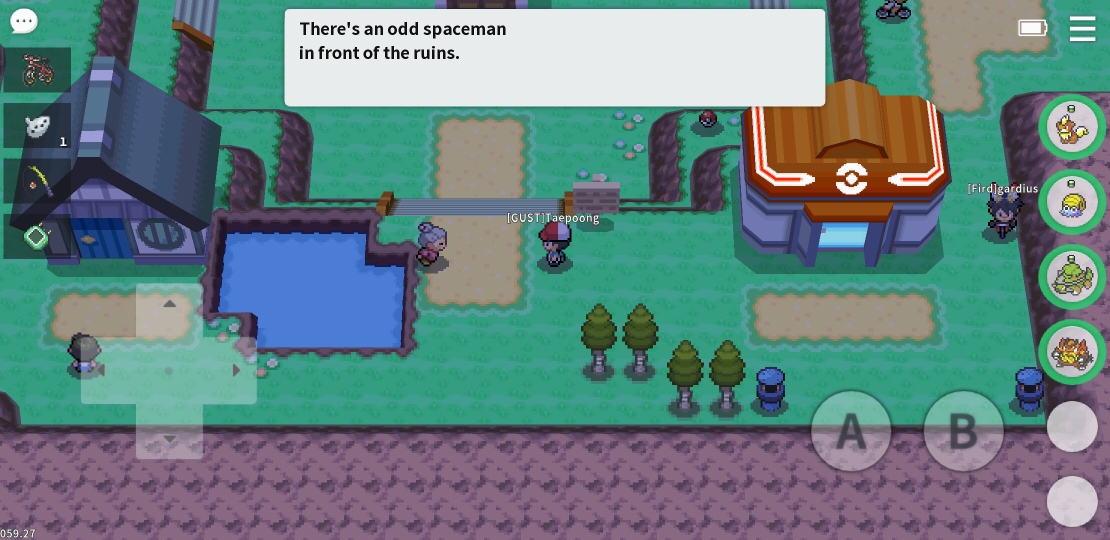The image size is (1110, 540).
Task: Tap the D-pad right arrow
Action: click(x=236, y=370)
